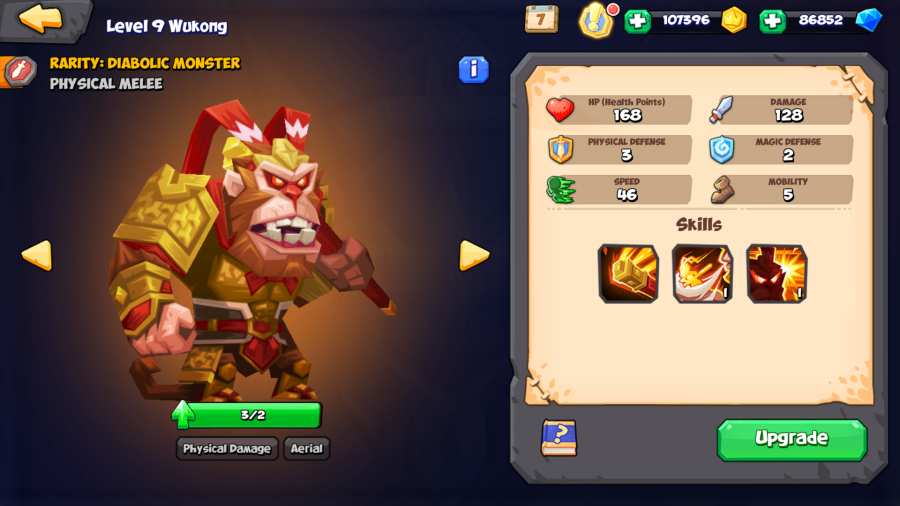This screenshot has width=900, height=506.
Task: Select the fiery demon face skill icon
Action: click(776, 273)
